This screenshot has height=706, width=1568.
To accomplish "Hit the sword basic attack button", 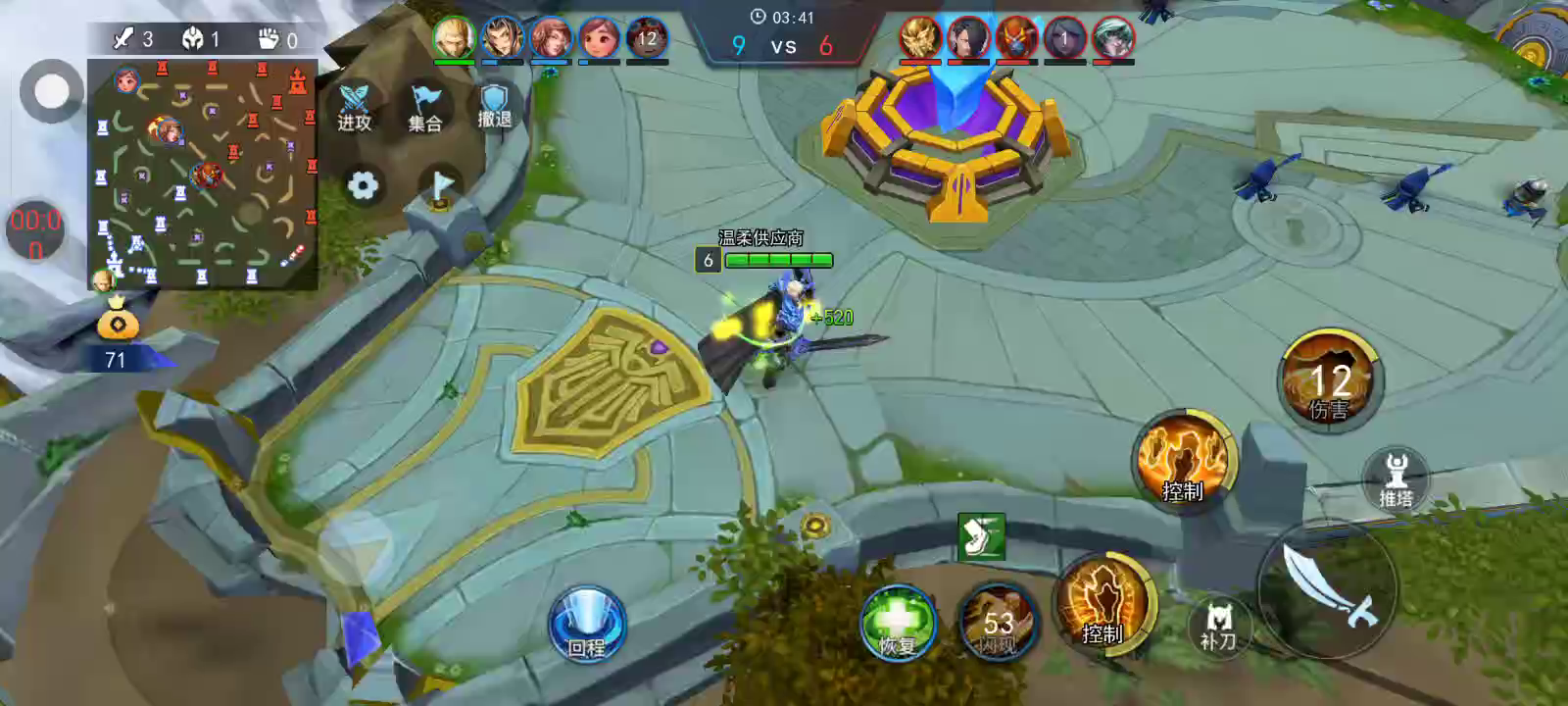I will click(x=1330, y=585).
